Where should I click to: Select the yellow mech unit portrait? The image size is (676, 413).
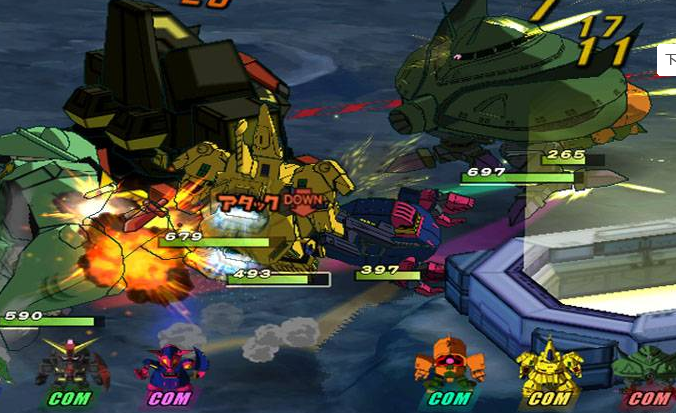[x=549, y=365]
